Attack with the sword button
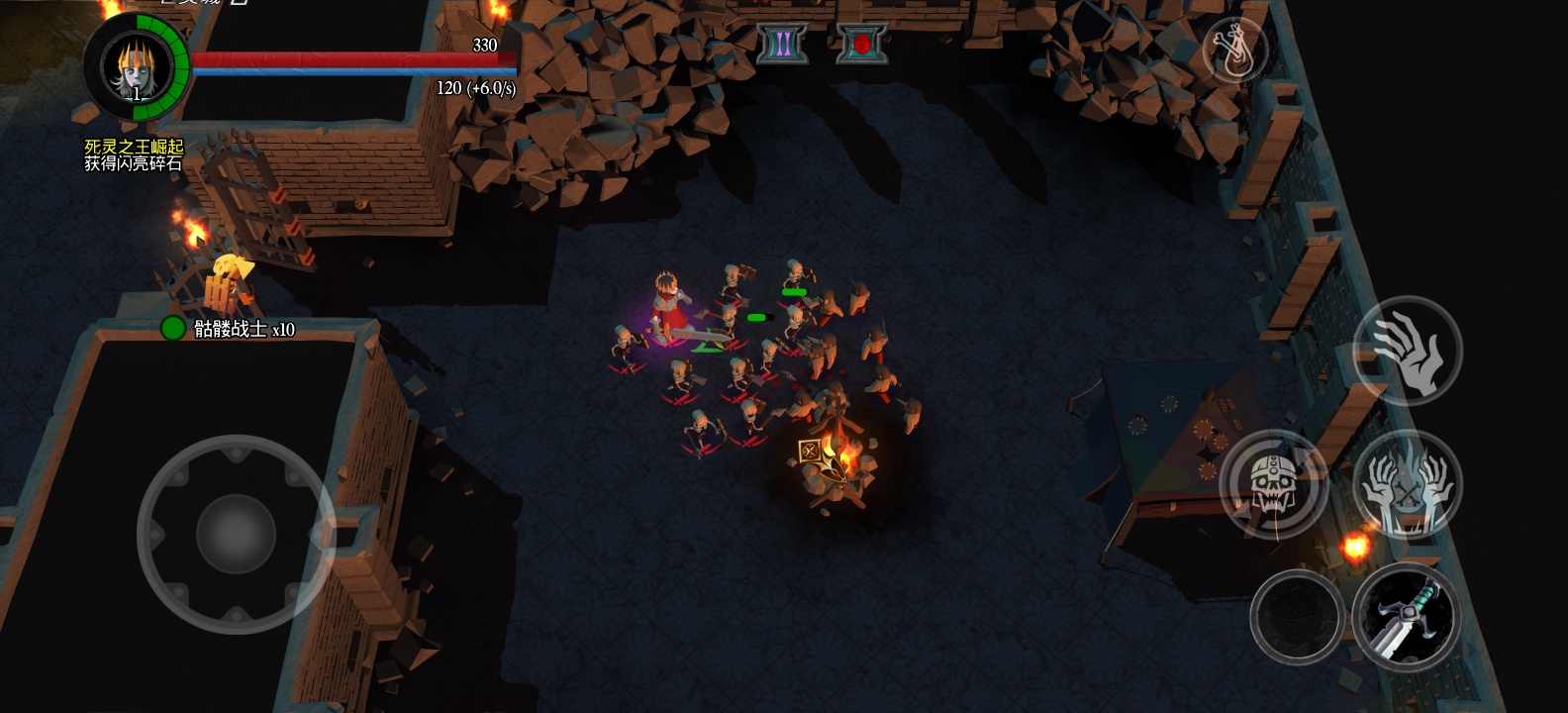The image size is (1568, 713). point(1407,617)
